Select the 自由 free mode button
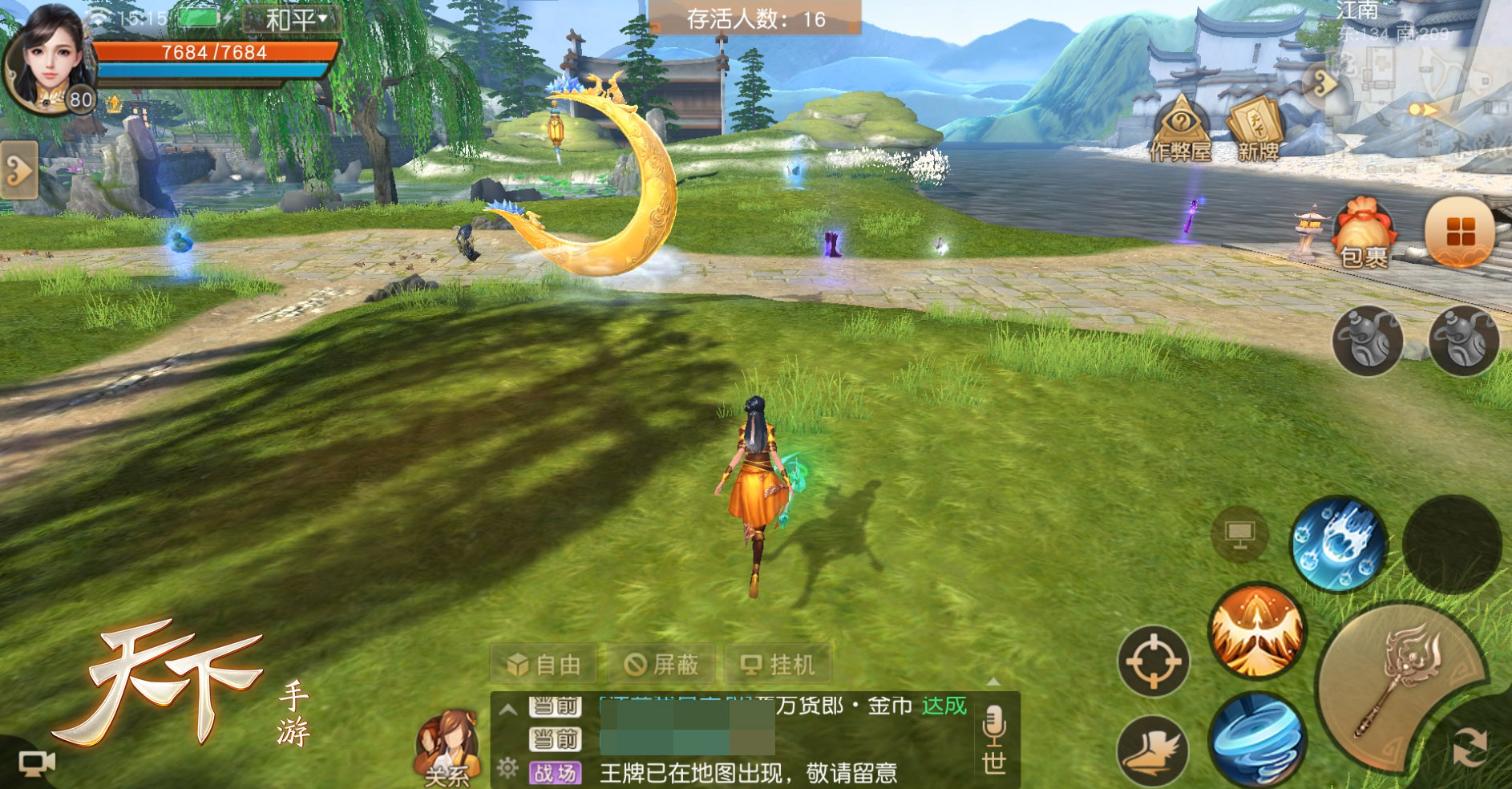This screenshot has height=789, width=1512. (544, 665)
